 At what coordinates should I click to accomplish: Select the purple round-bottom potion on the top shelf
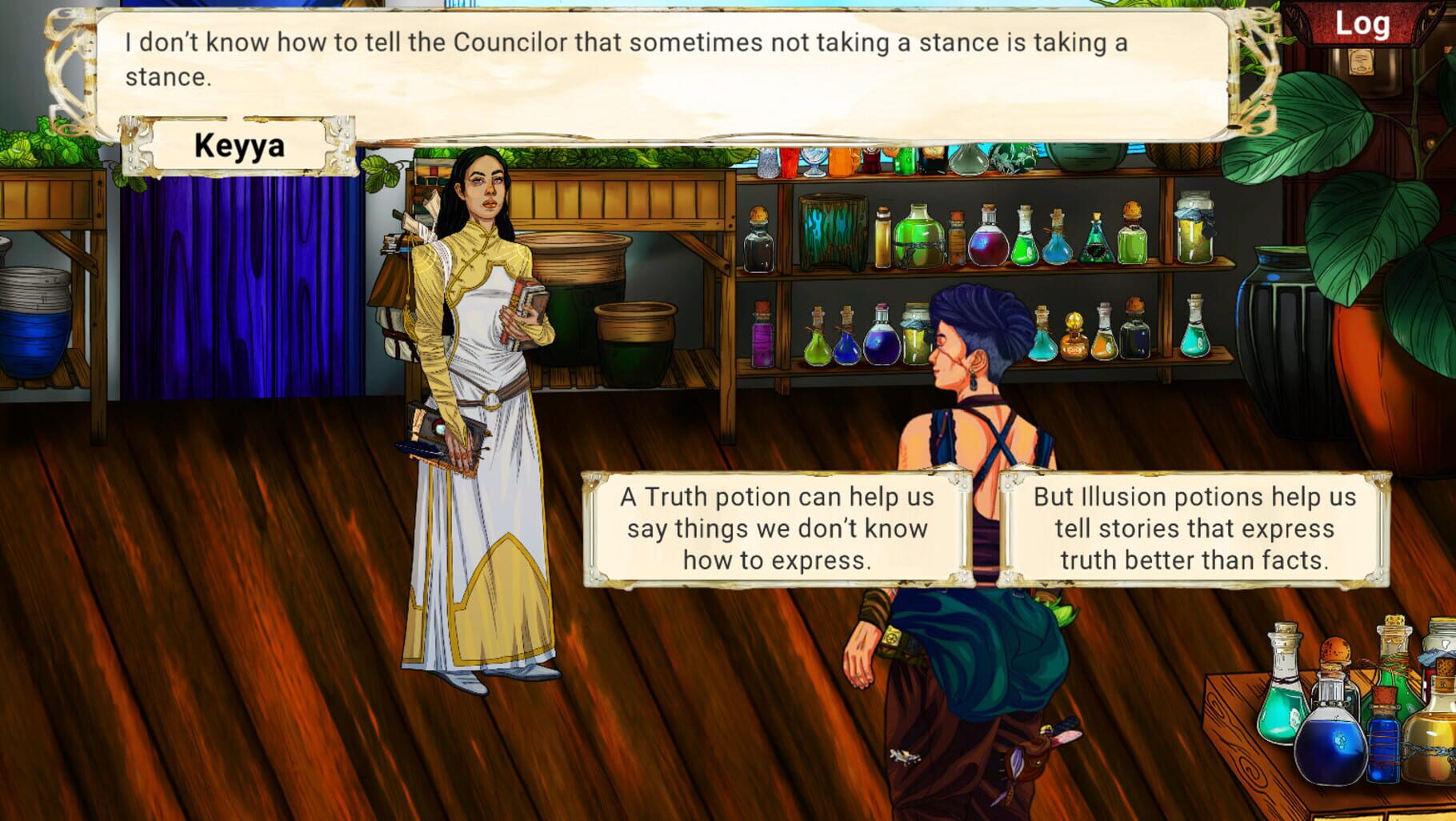(x=986, y=244)
